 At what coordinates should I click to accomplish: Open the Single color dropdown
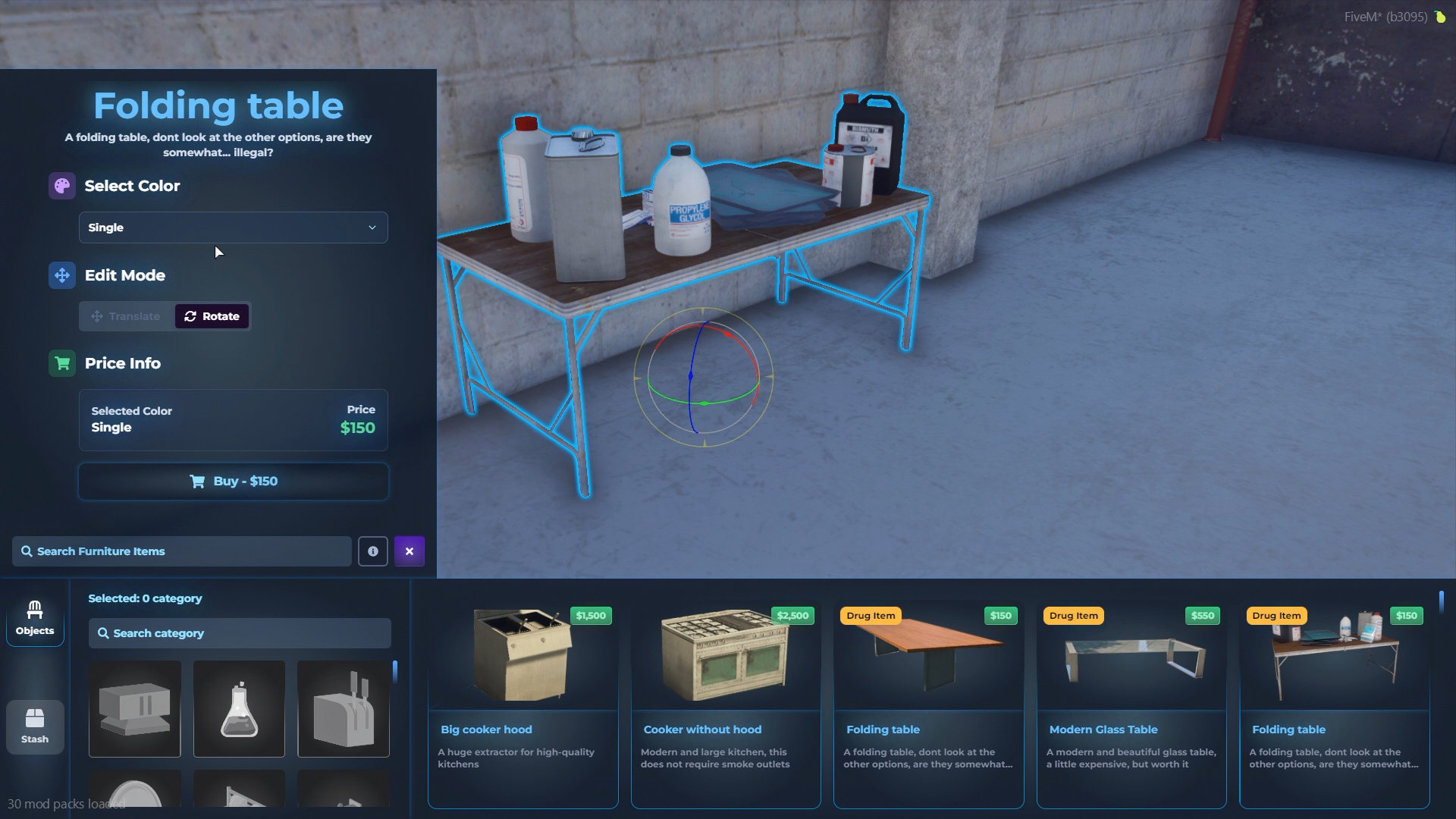pyautogui.click(x=233, y=227)
